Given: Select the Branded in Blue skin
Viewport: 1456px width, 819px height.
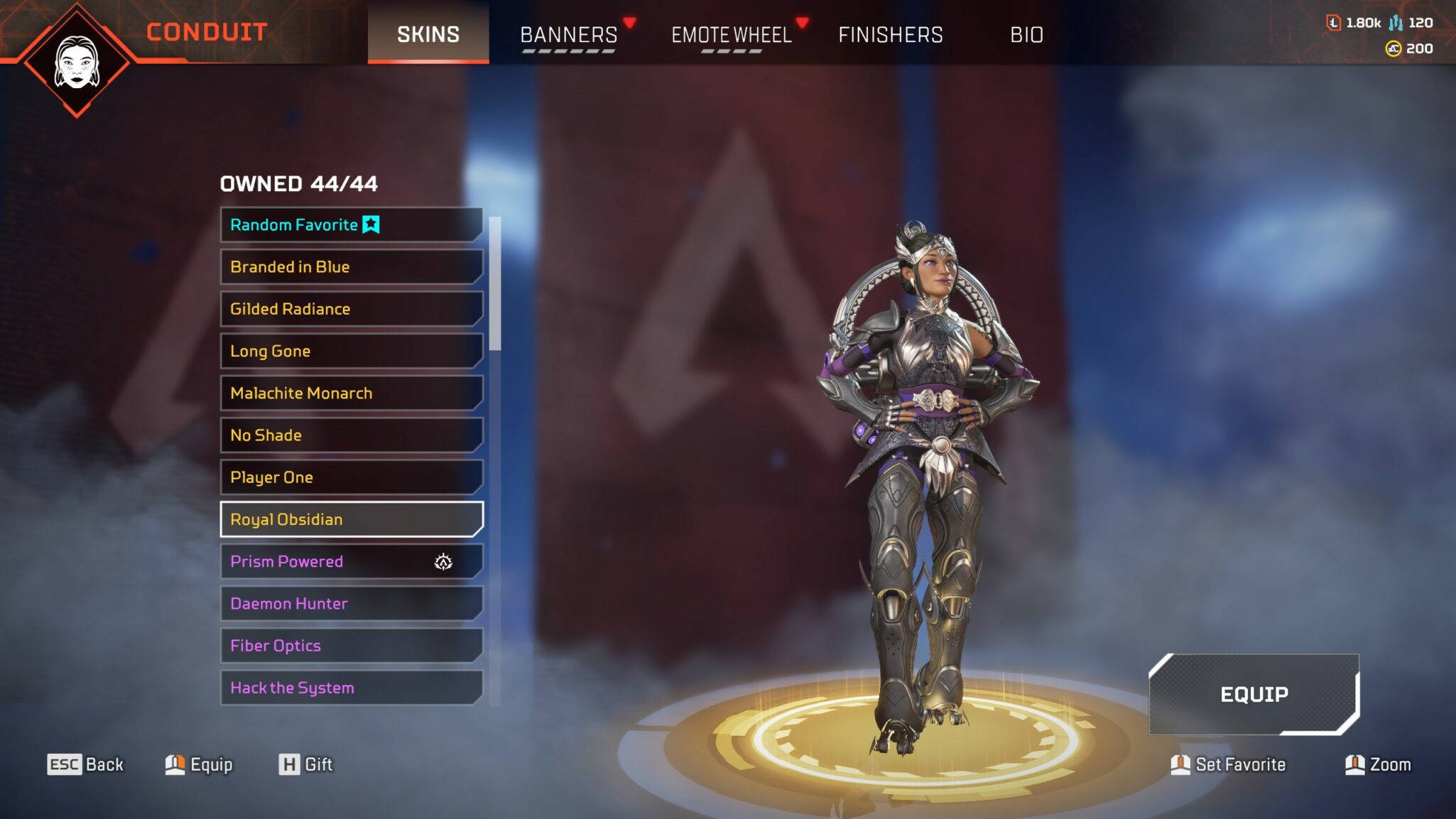Looking at the screenshot, I should pyautogui.click(x=351, y=267).
